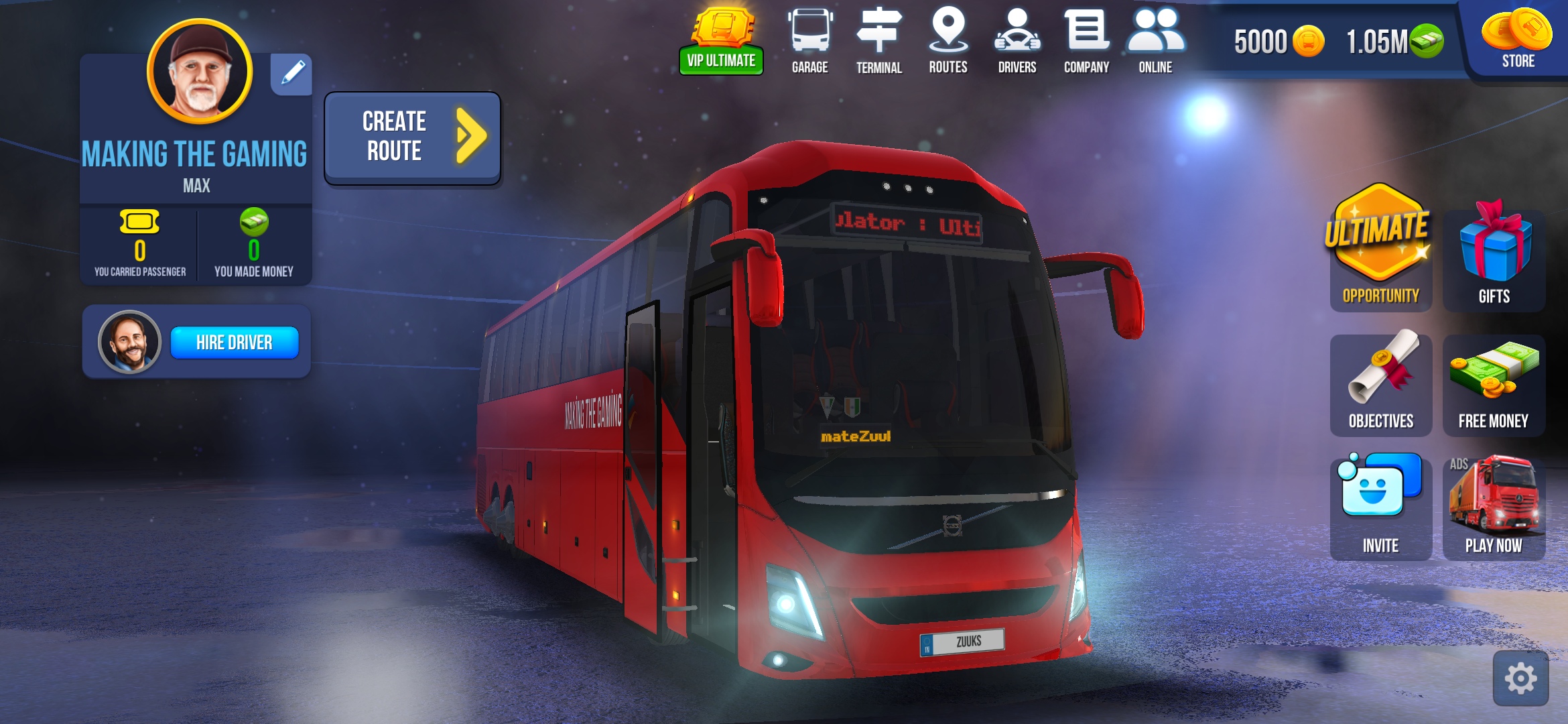Select the bearded player avatar portrait

pos(200,71)
